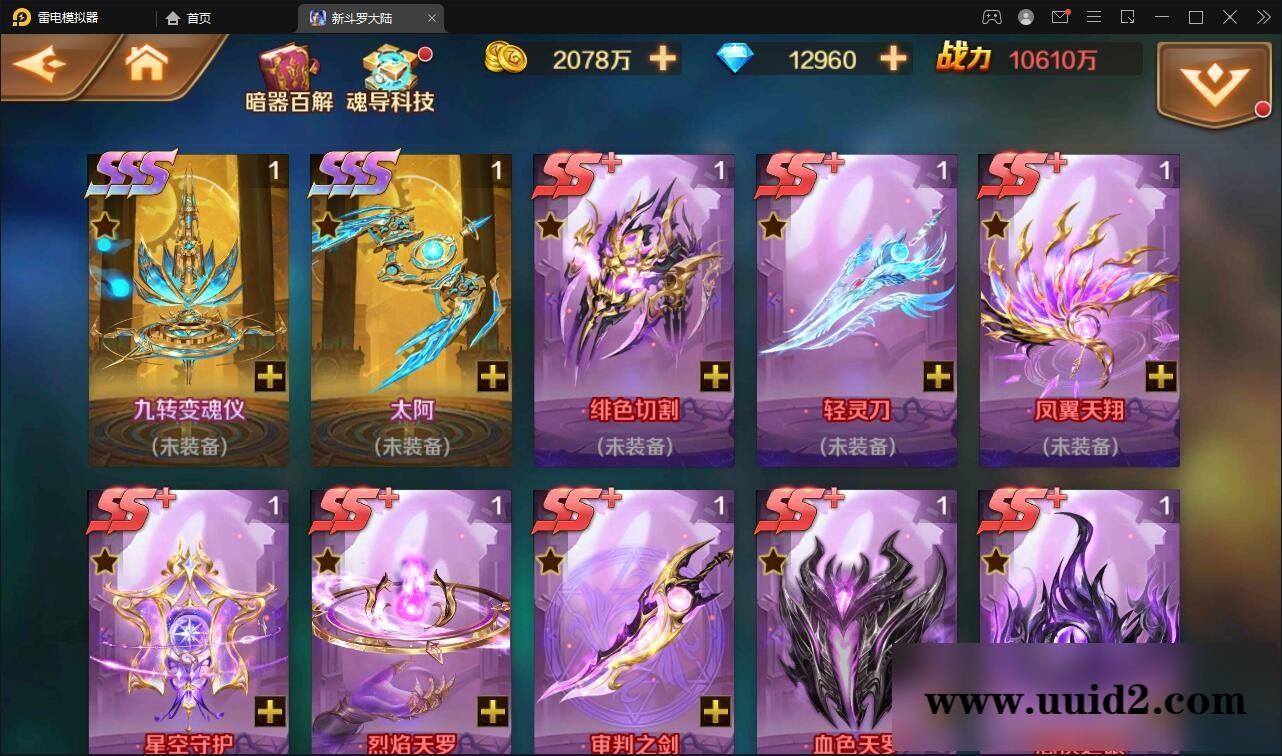The image size is (1282, 756).
Task: Open the emulator hamburger menu icon
Action: click(x=1094, y=17)
